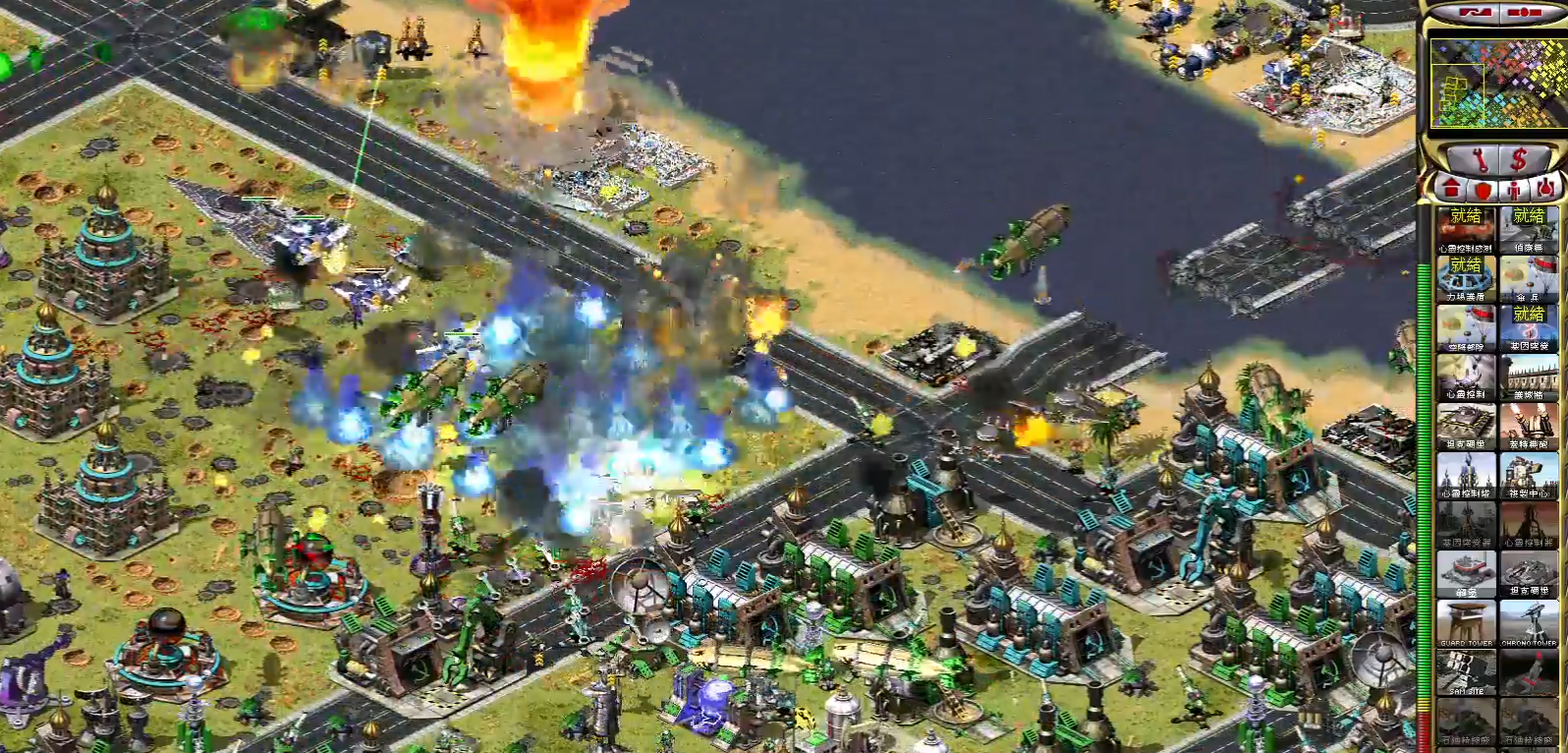Image resolution: width=1568 pixels, height=753 pixels.
Task: Select the ready 心靈控制感測 psychic icon
Action: pos(1466,229)
